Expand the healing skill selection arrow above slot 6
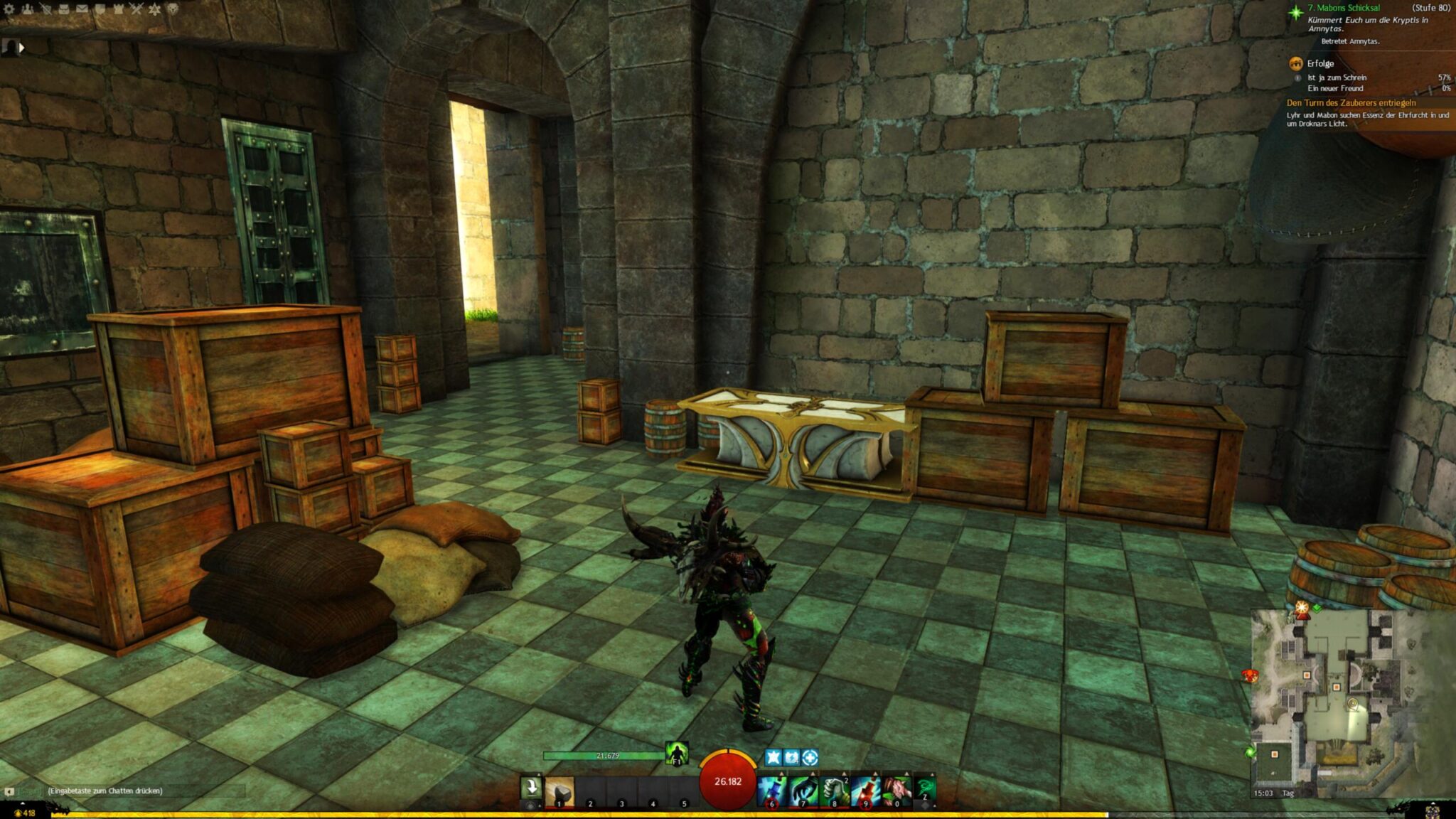 [x=781, y=773]
